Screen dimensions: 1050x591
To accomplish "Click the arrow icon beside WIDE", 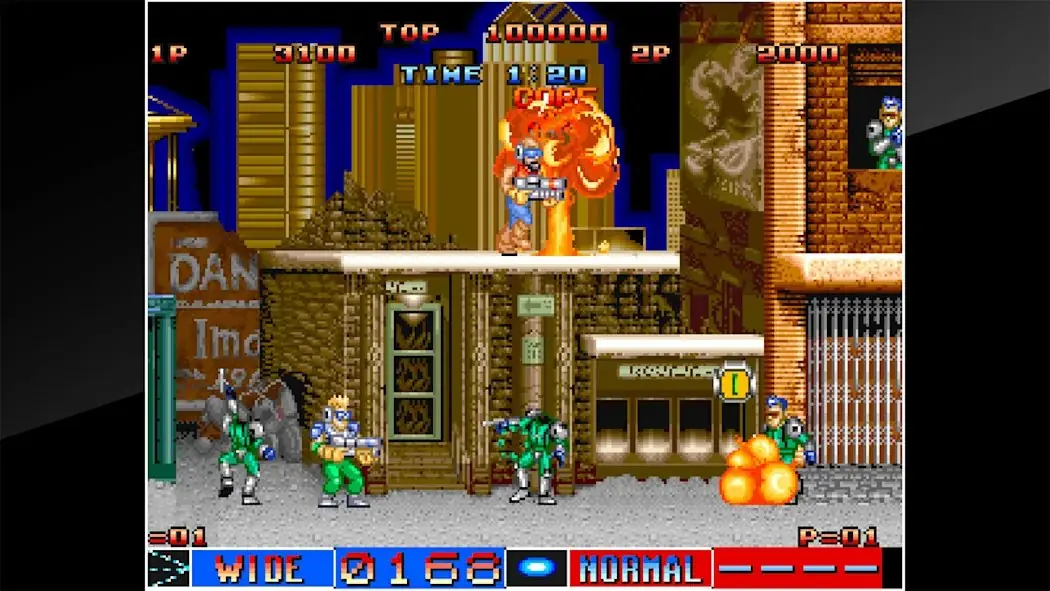I will 168,569.
